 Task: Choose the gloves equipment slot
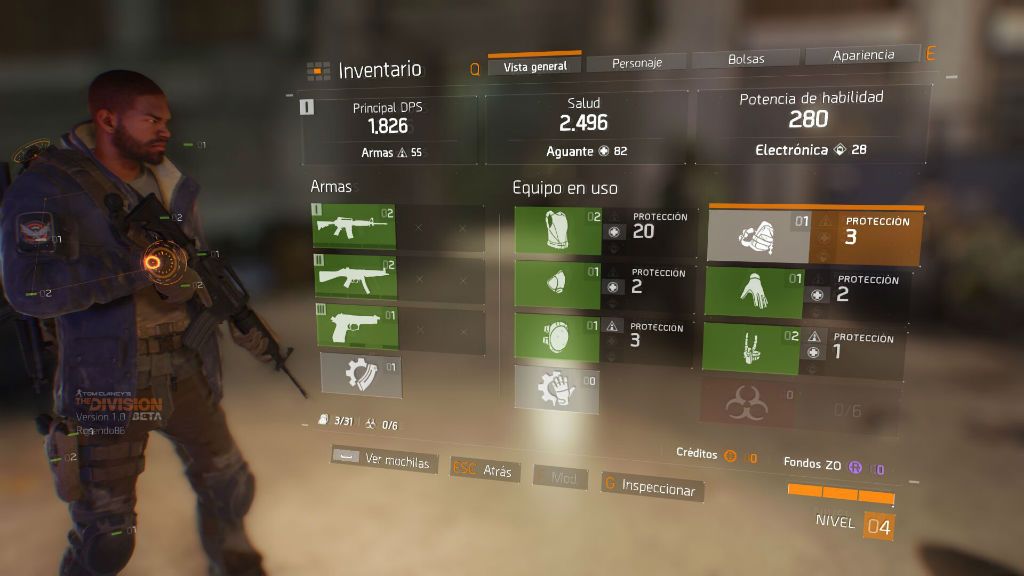click(x=754, y=292)
